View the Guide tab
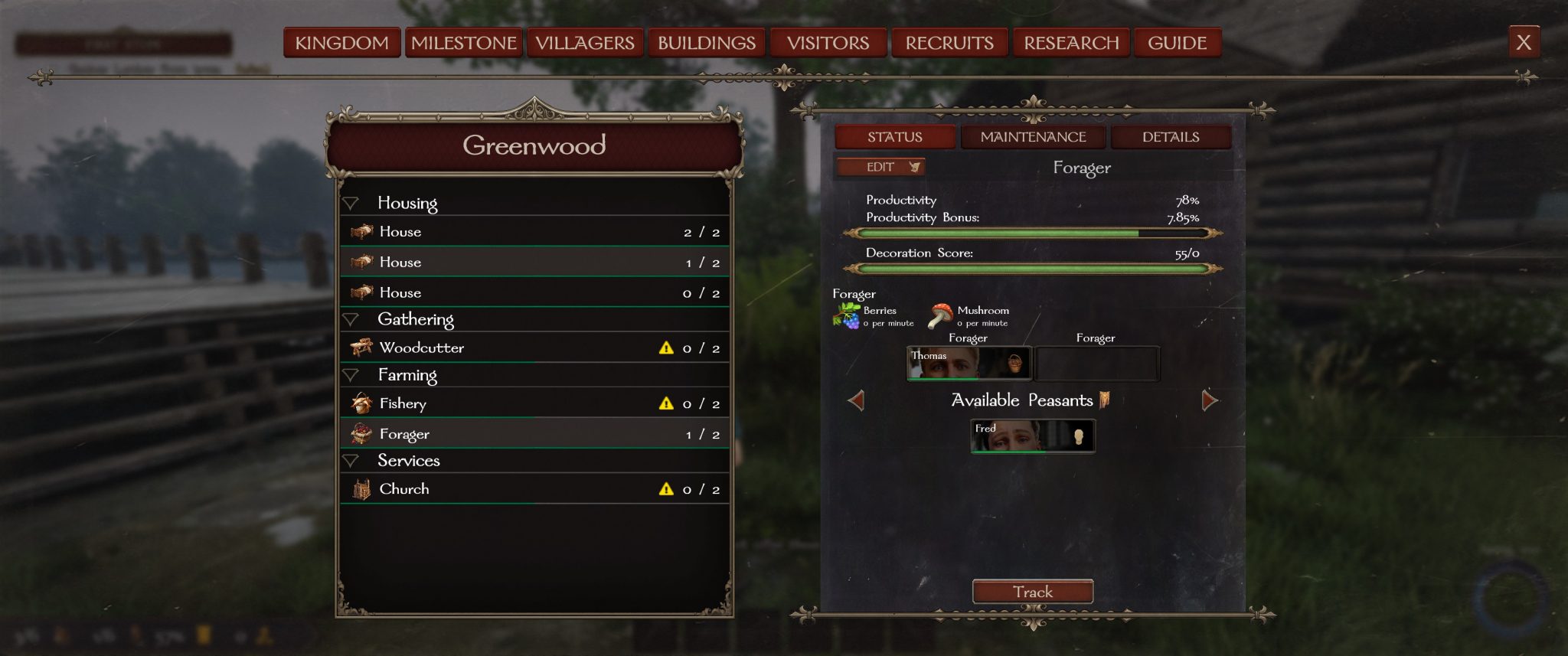Viewport: 1568px width, 656px height. [1177, 43]
